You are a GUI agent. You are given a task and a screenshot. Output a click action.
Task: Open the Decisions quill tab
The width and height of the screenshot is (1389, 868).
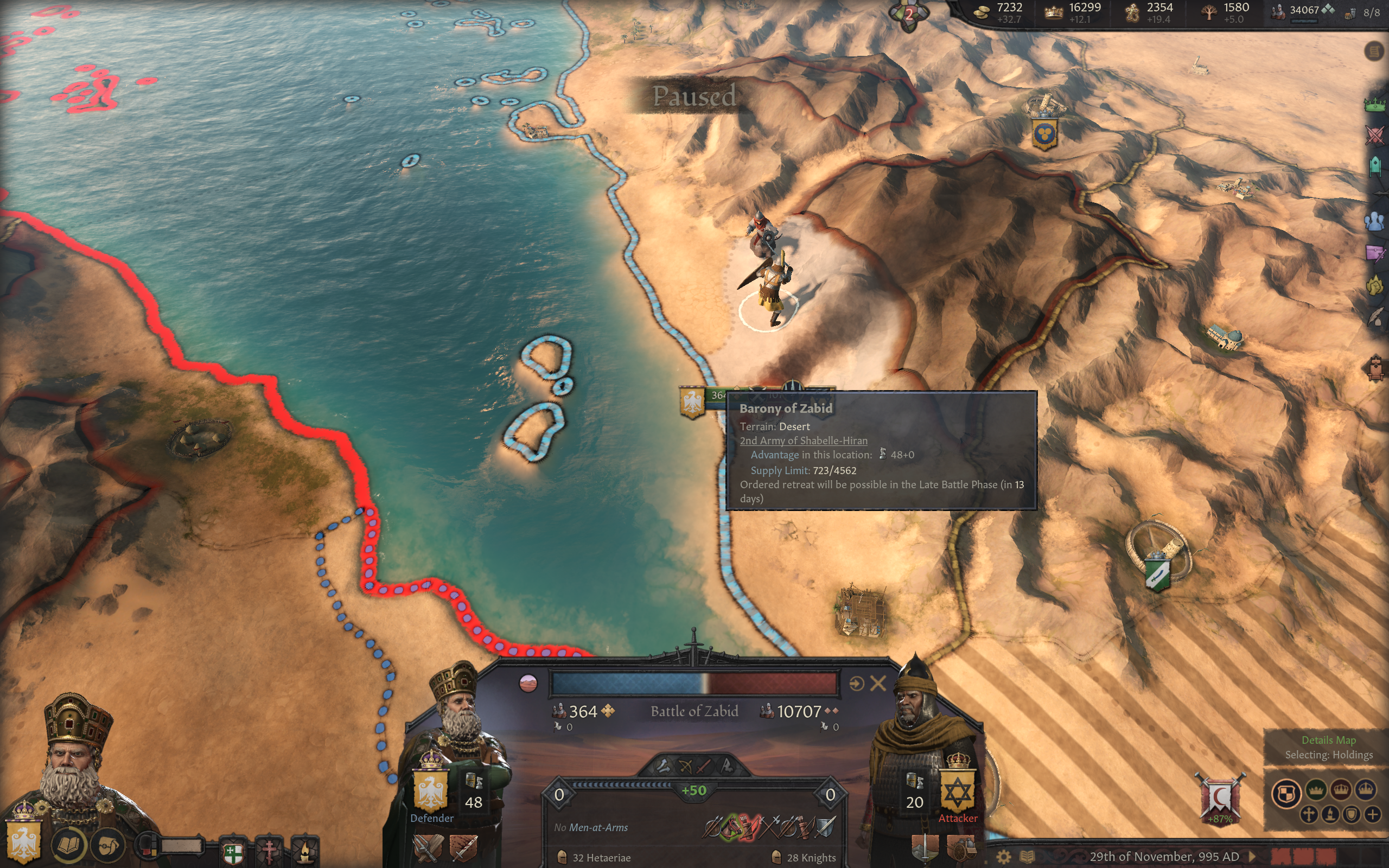[x=1375, y=316]
